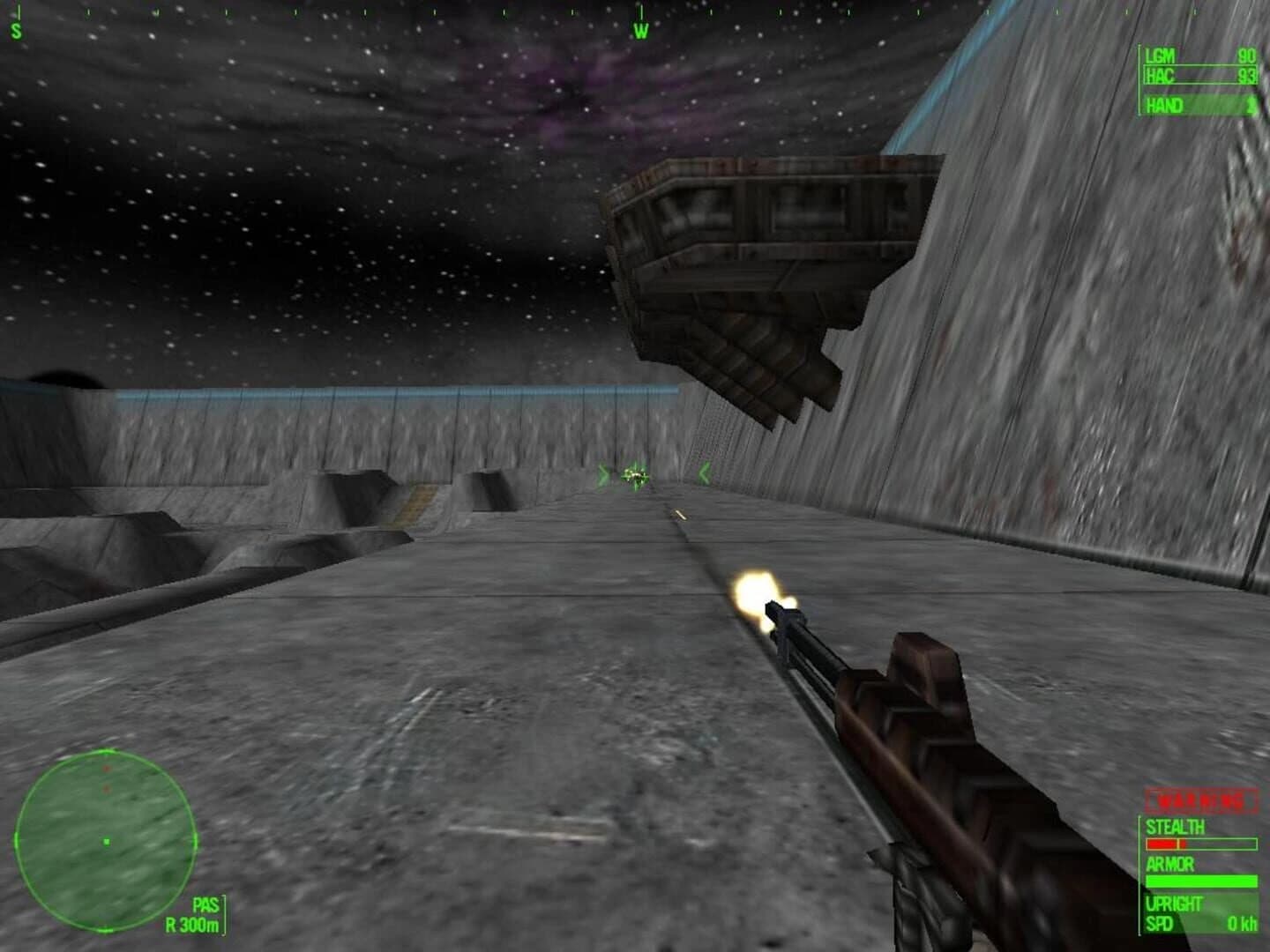Click the SPD 0 kh speed readout
The height and width of the screenshot is (952, 1270).
pyautogui.click(x=1199, y=922)
